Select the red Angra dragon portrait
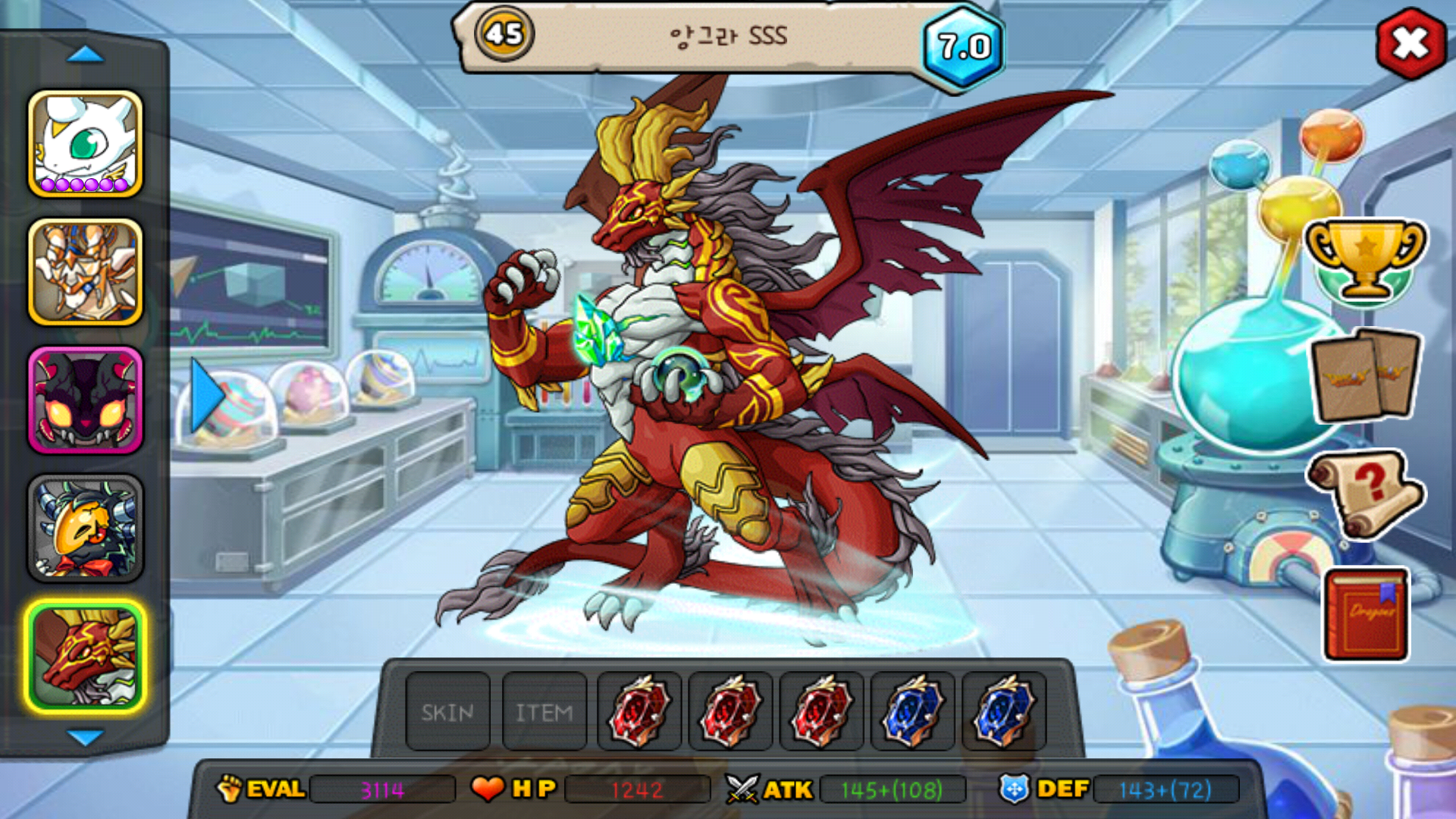1456x819 pixels. [x=86, y=657]
